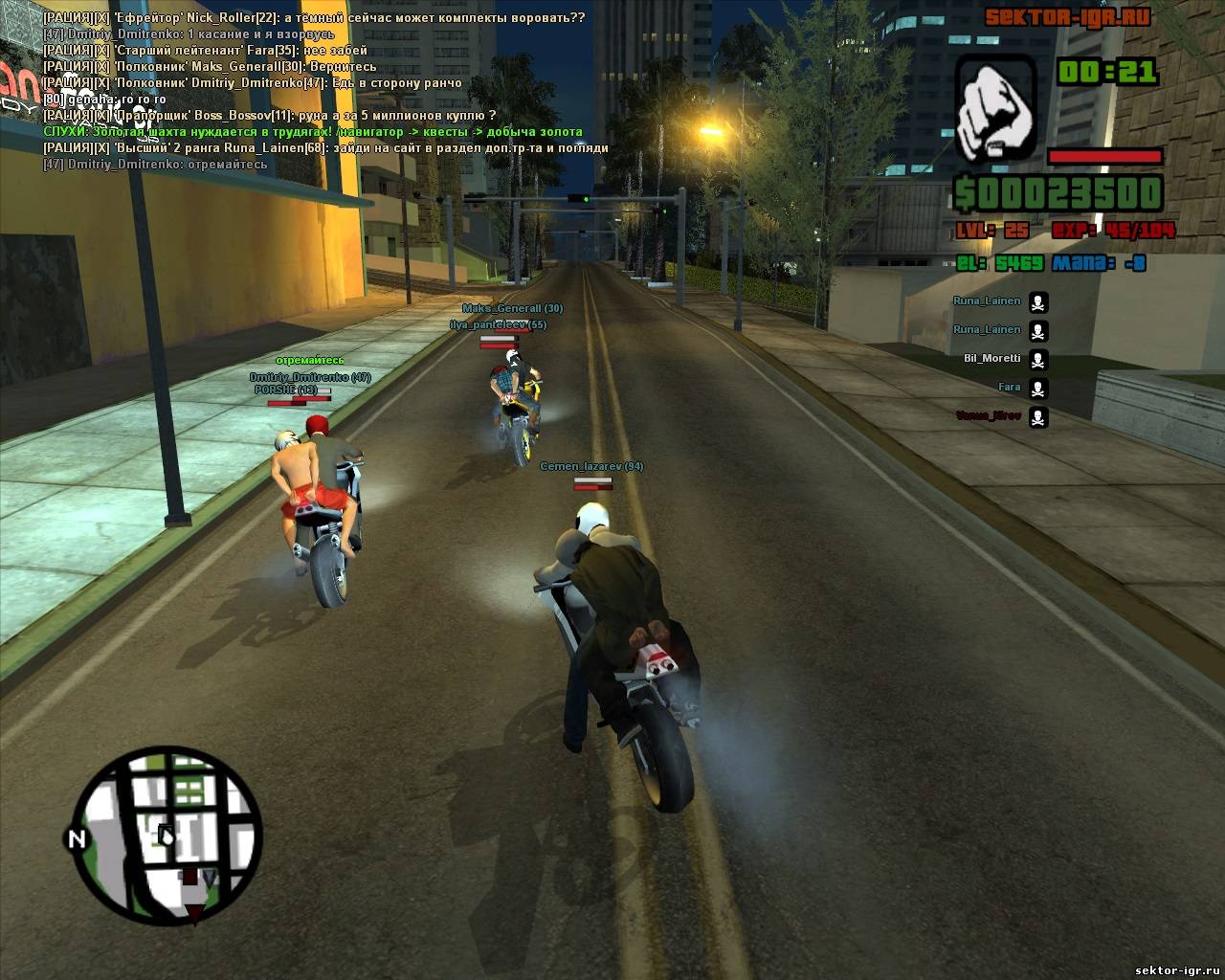1225x980 pixels.
Task: Click the SEKTOR-IGR.RU server logo
Action: coord(1067,16)
